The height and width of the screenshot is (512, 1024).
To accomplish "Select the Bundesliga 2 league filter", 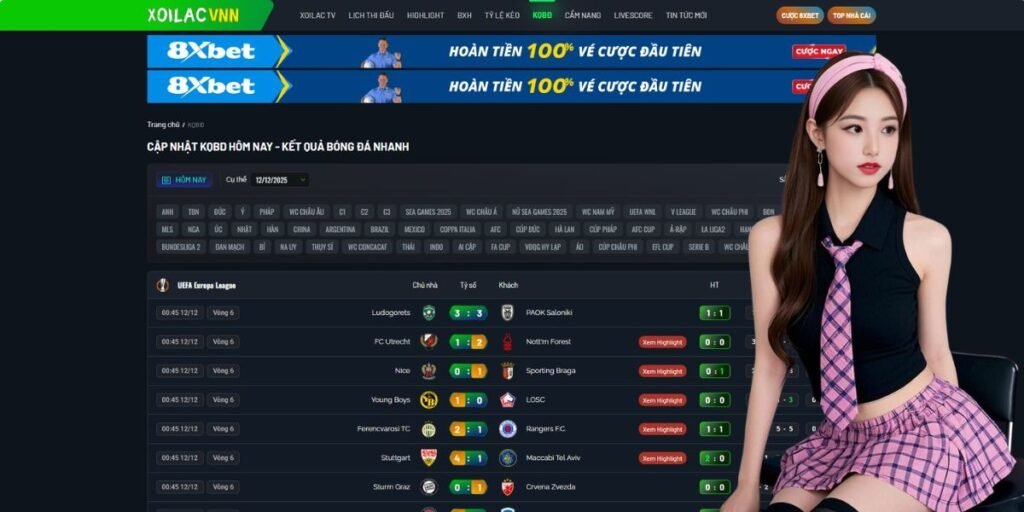I will click(x=181, y=247).
